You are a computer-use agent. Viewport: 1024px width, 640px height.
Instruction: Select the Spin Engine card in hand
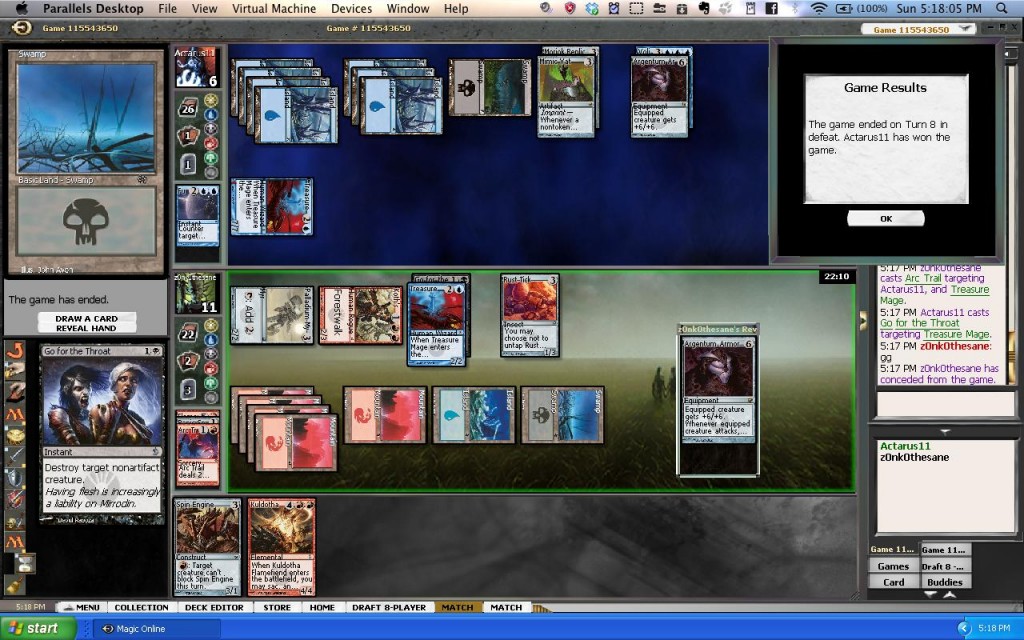pos(208,545)
